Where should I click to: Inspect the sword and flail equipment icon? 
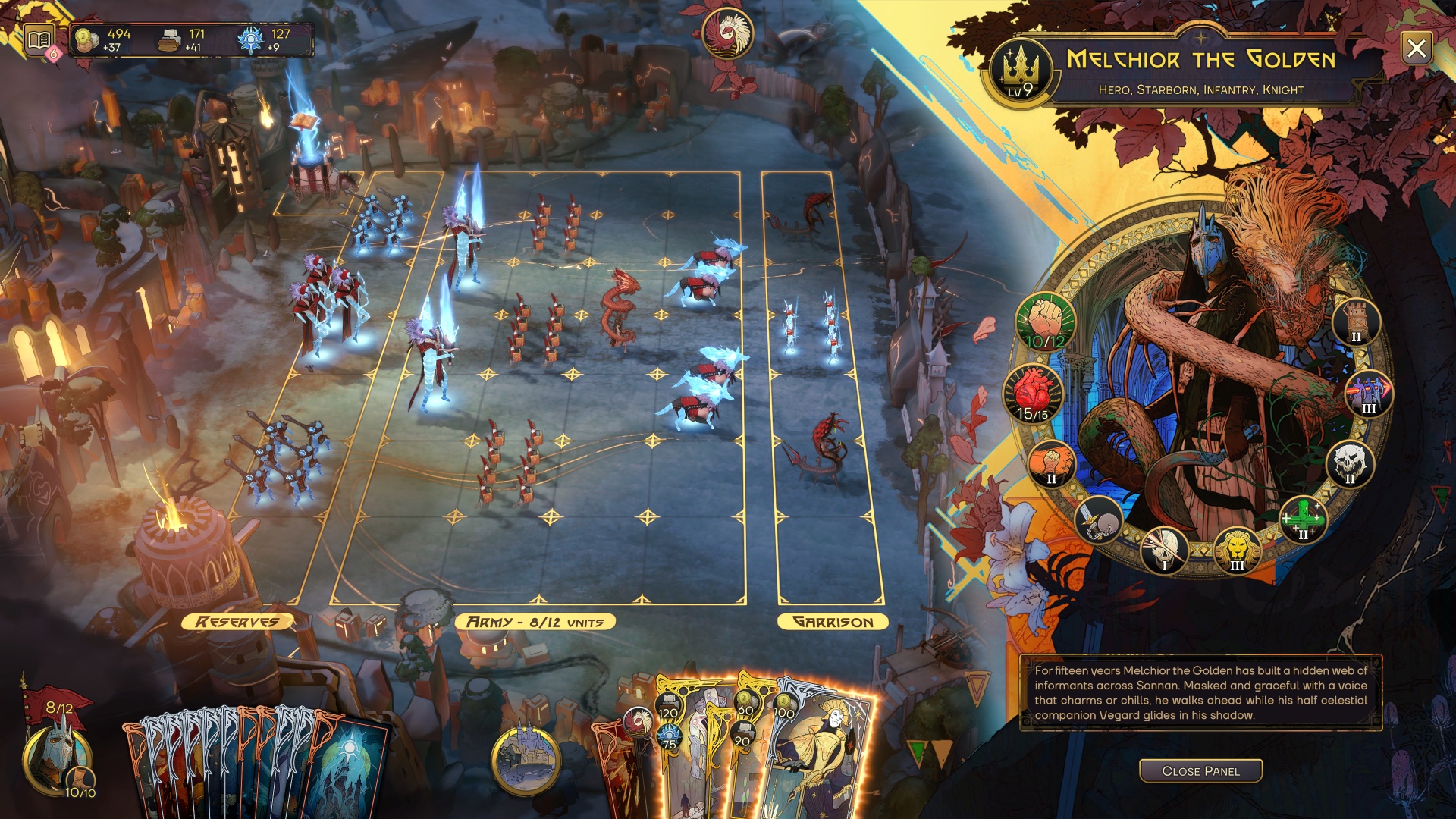point(1097,521)
